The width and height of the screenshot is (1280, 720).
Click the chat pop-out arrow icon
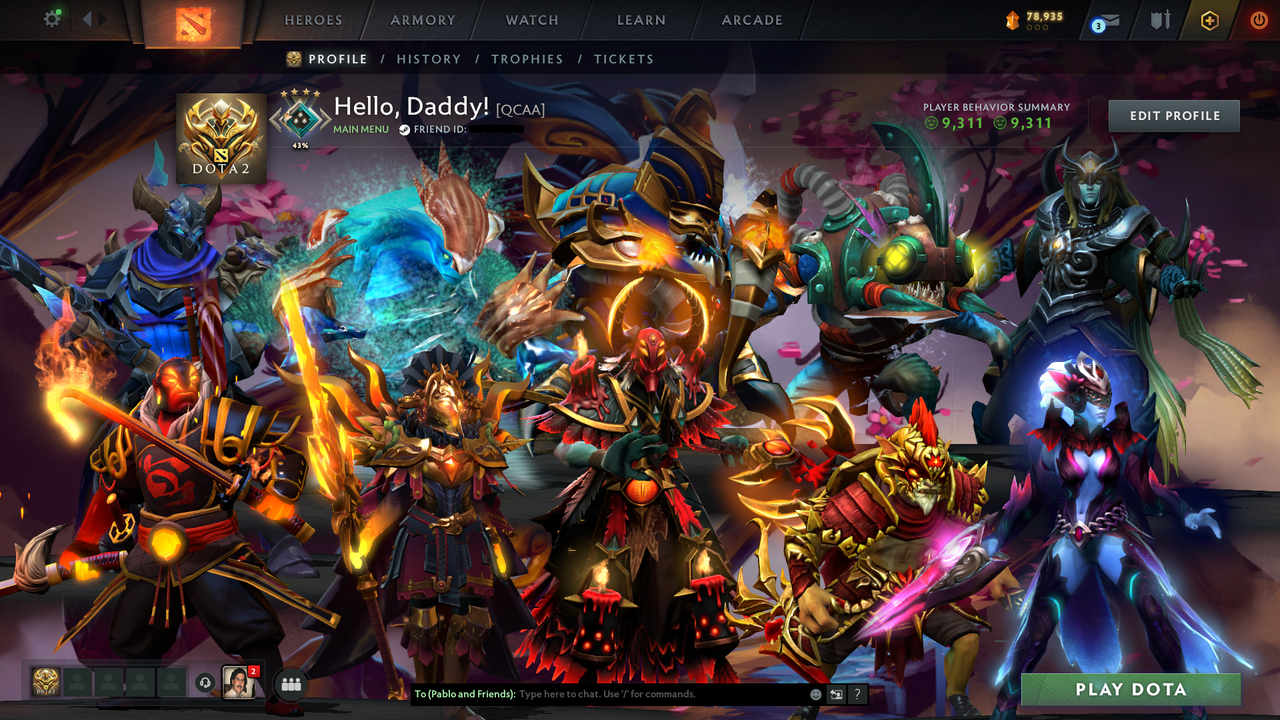click(x=835, y=694)
